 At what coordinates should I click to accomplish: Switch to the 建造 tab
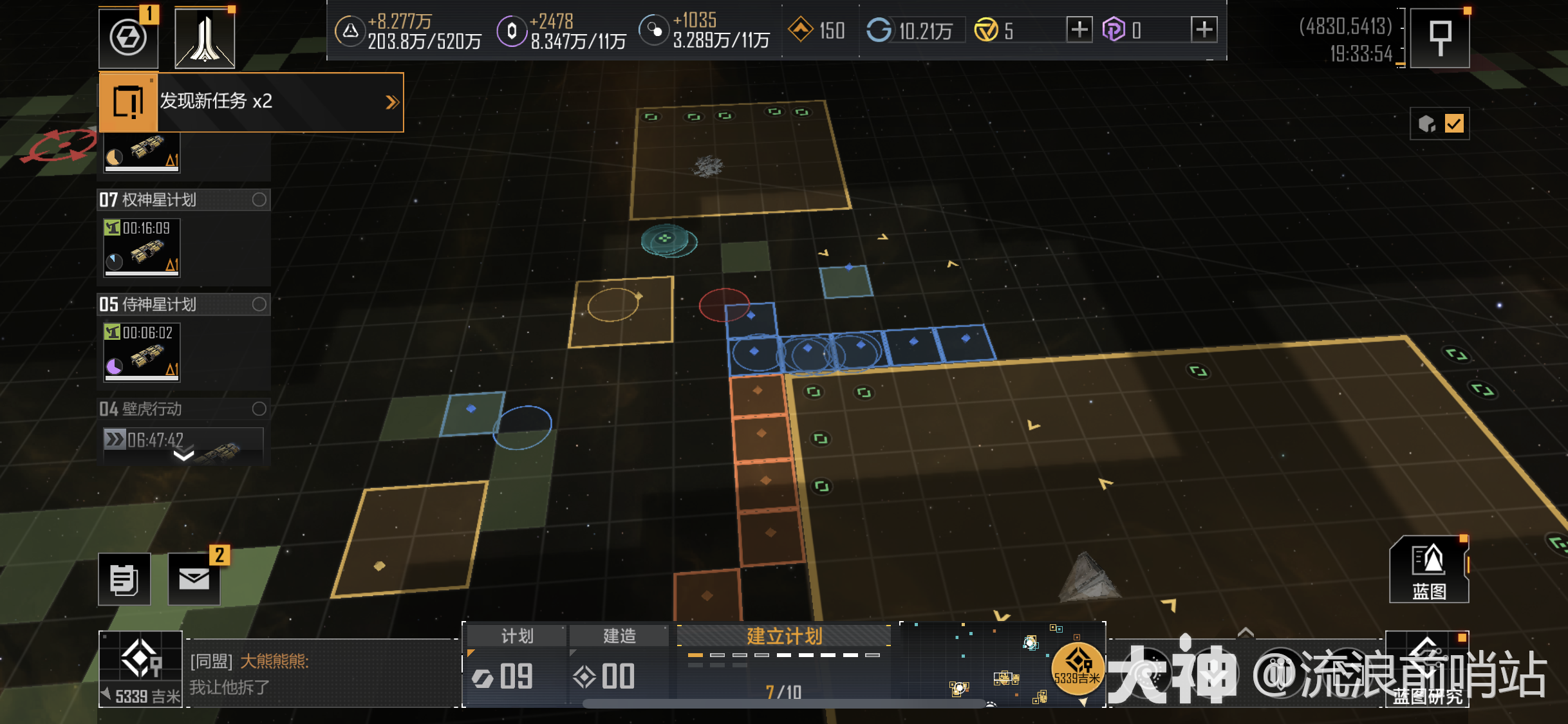click(619, 636)
